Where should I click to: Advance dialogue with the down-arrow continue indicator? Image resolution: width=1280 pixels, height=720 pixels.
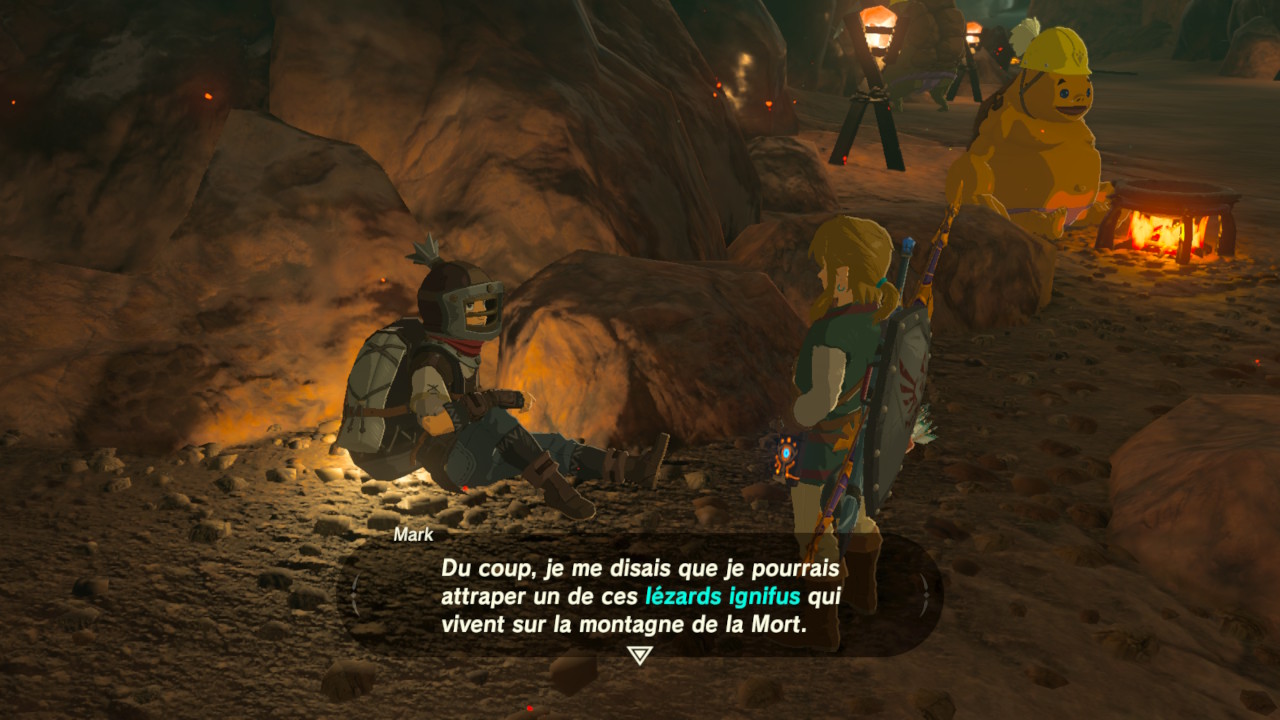639,655
